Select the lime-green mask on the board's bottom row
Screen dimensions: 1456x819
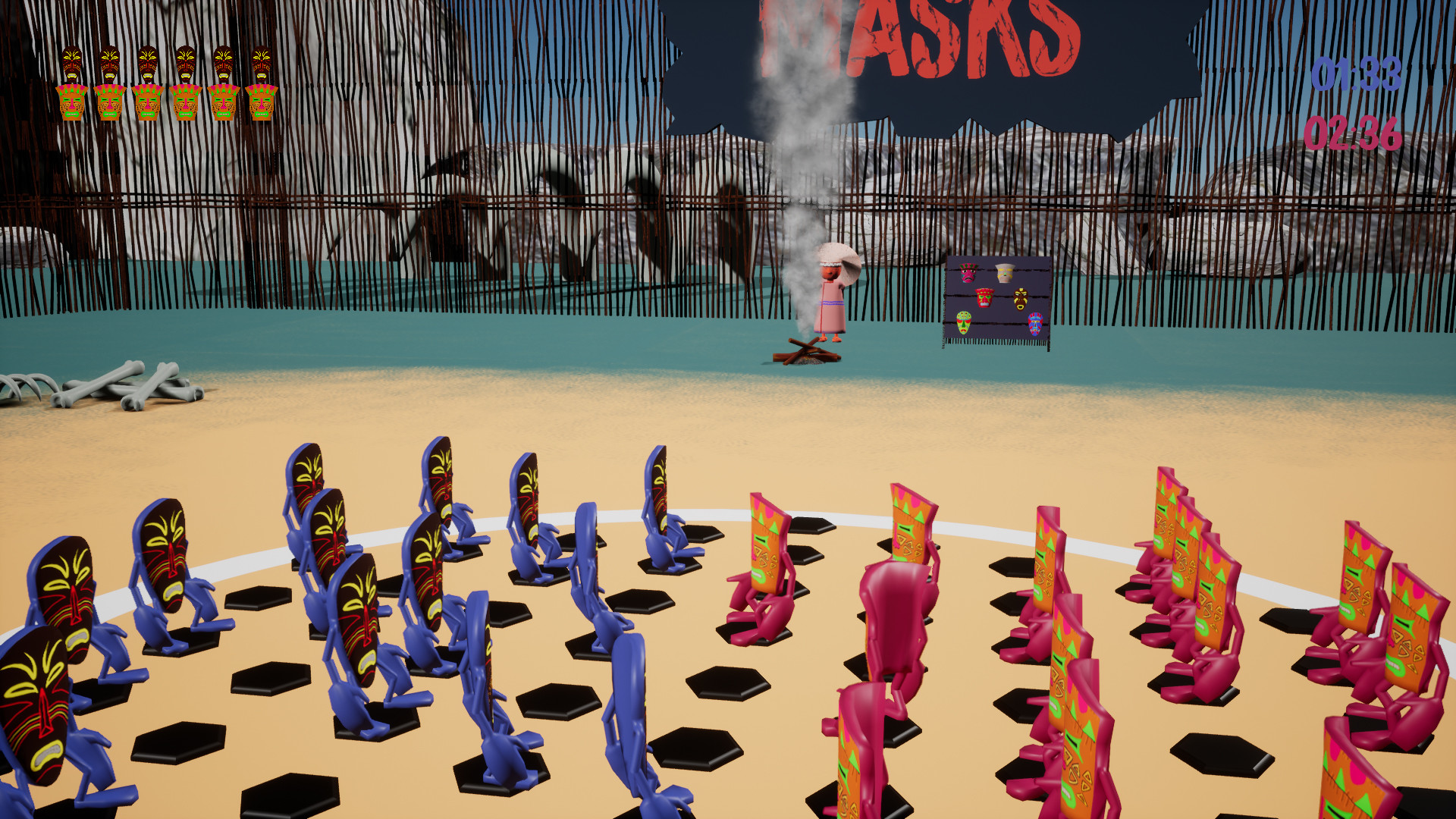[963, 324]
